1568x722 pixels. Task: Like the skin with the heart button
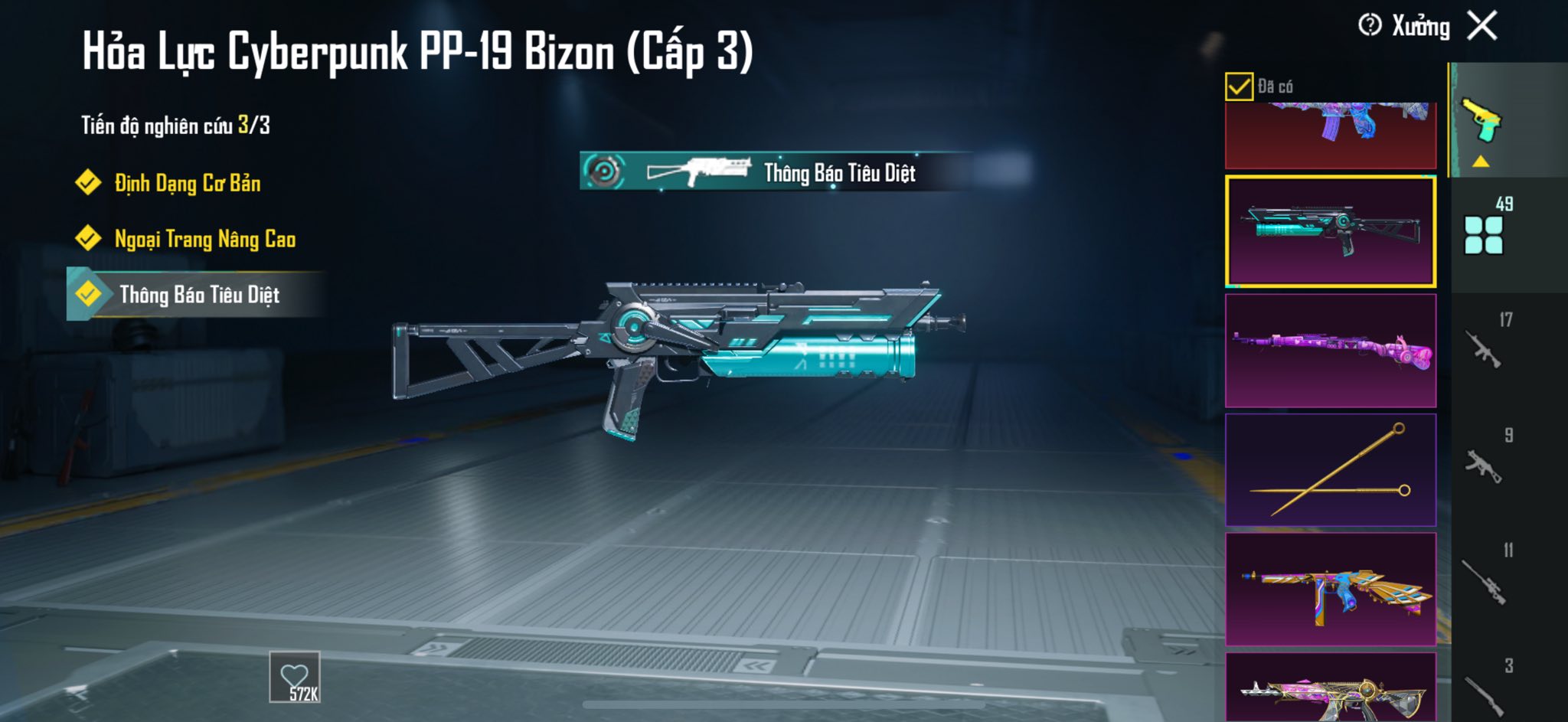(295, 678)
